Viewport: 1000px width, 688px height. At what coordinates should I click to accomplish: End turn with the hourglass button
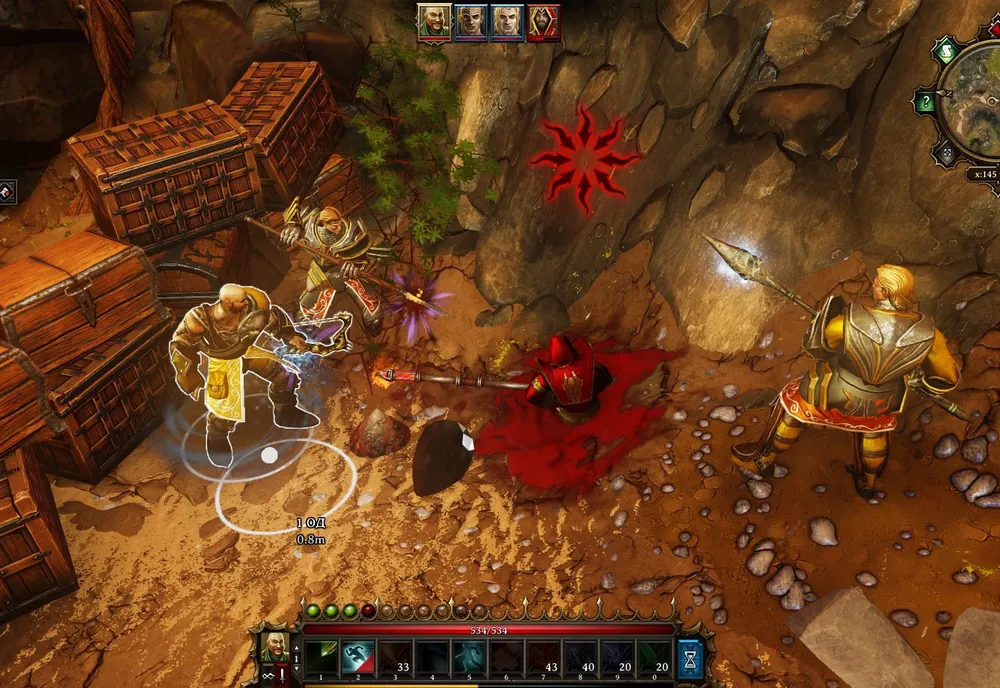(x=691, y=658)
